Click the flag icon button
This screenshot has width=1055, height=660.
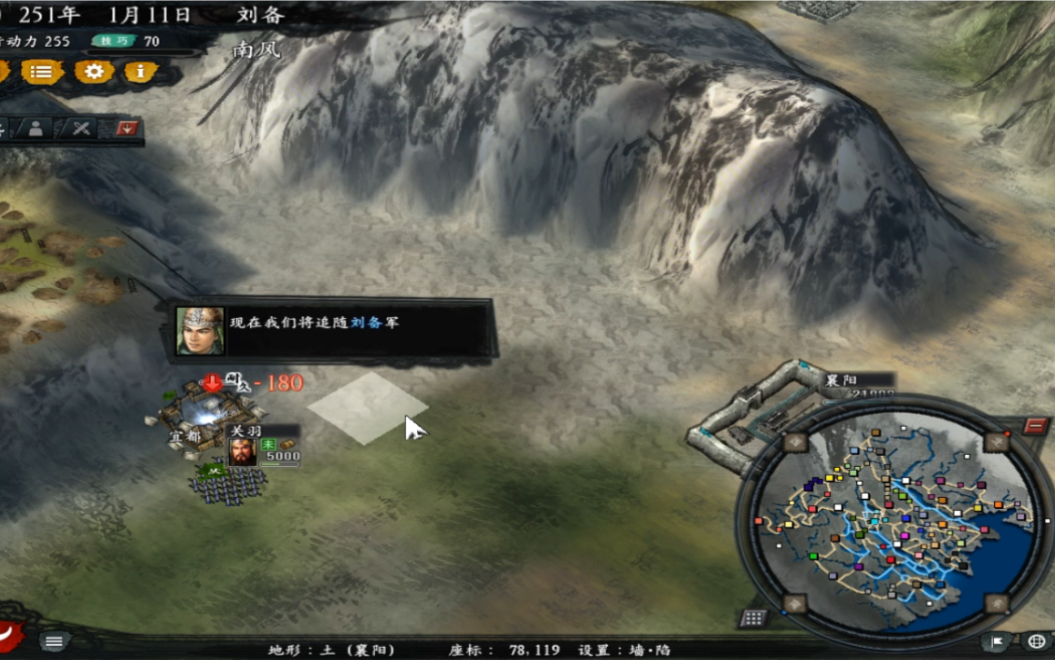[x=997, y=641]
